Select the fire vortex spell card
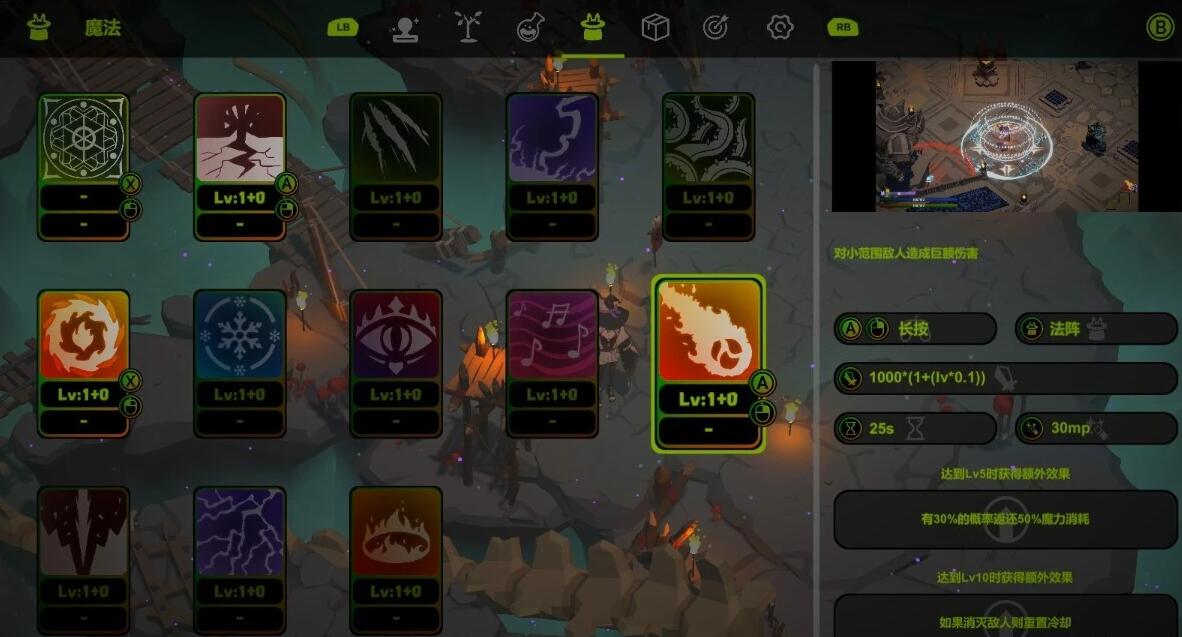Screen dimensions: 1182x637 coord(84,336)
